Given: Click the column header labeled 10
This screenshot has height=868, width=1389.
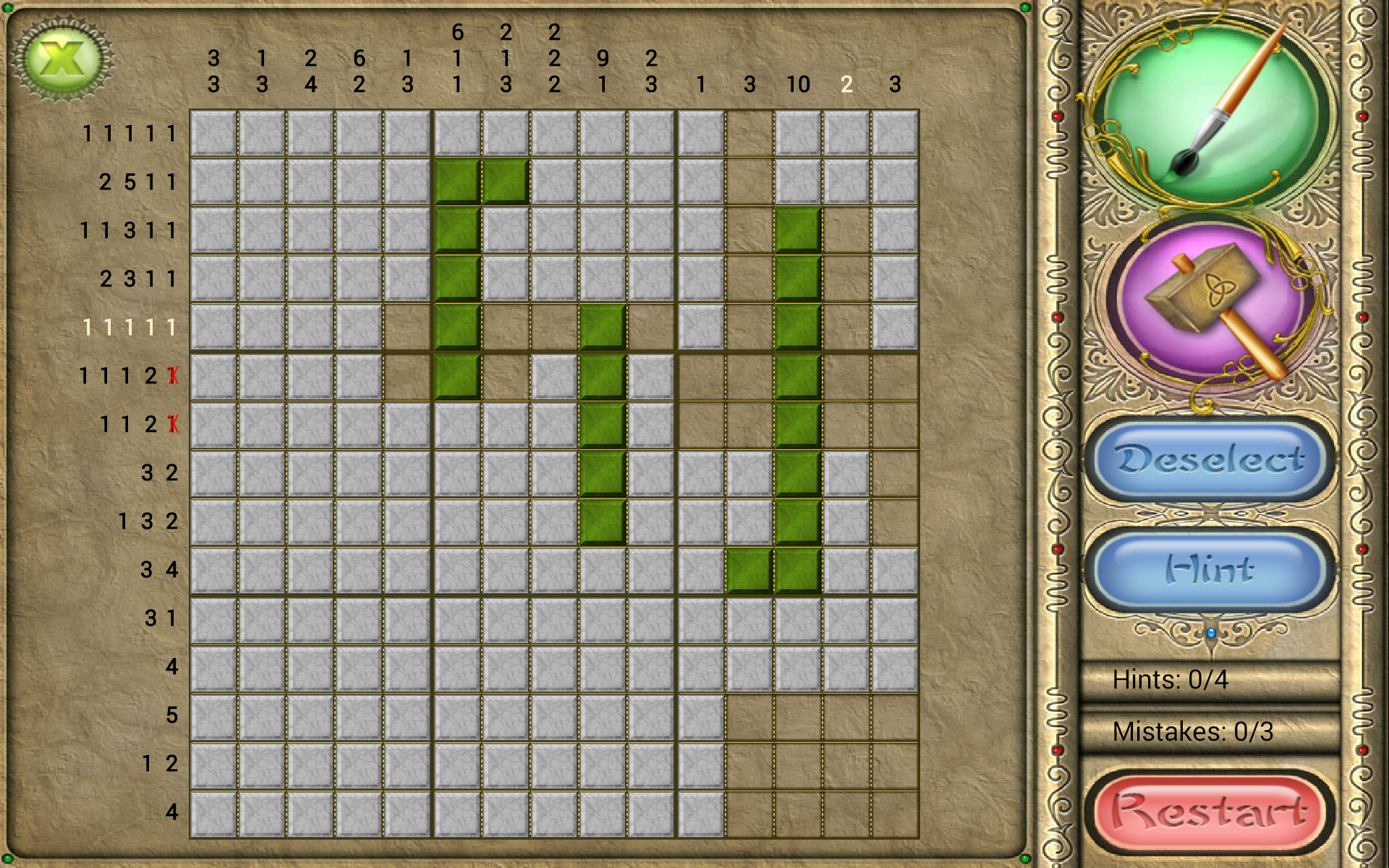Looking at the screenshot, I should pyautogui.click(x=799, y=85).
